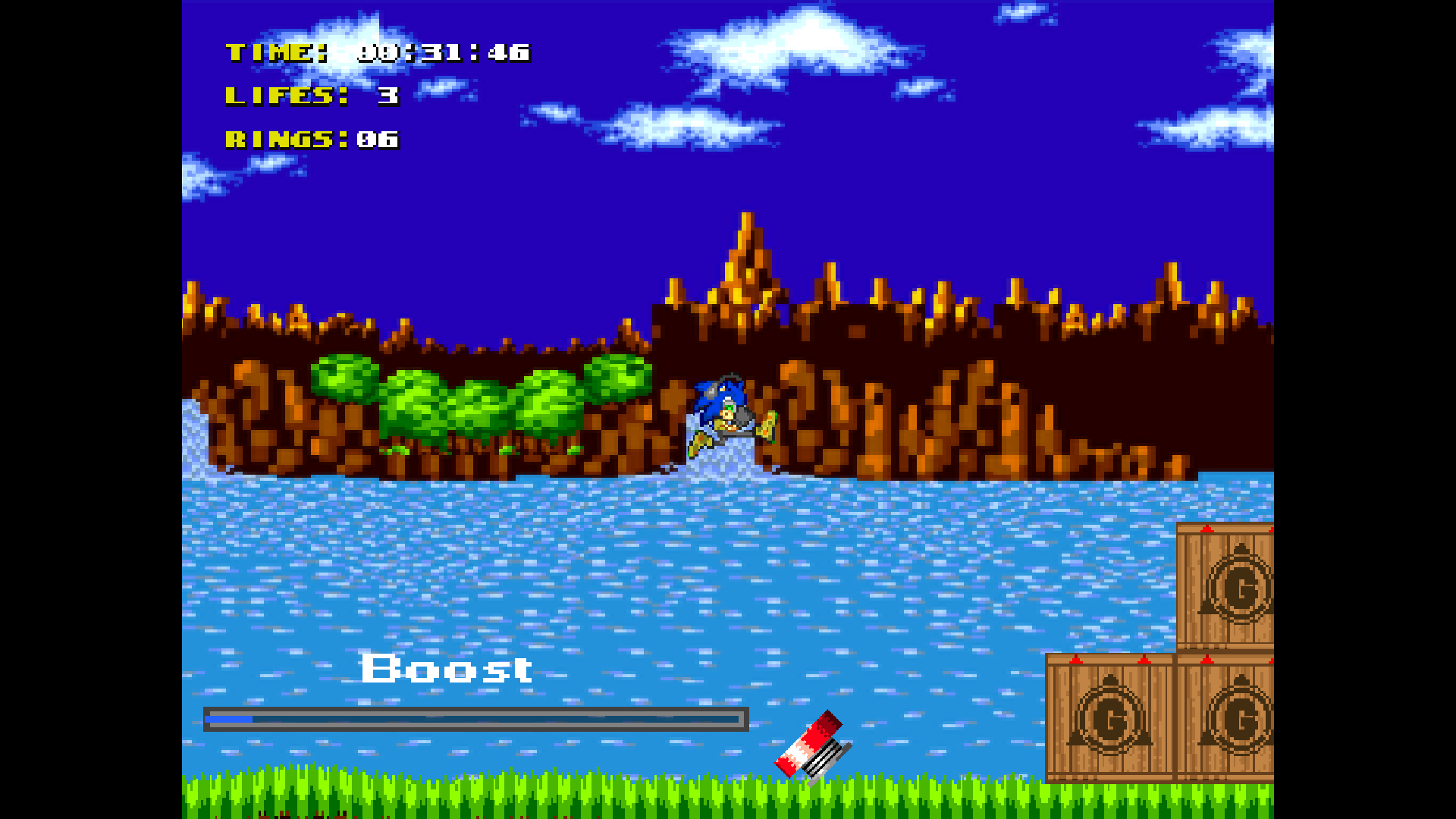Click the RINGS counter showing 06
Screen dimensions: 1456x819
click(311, 140)
